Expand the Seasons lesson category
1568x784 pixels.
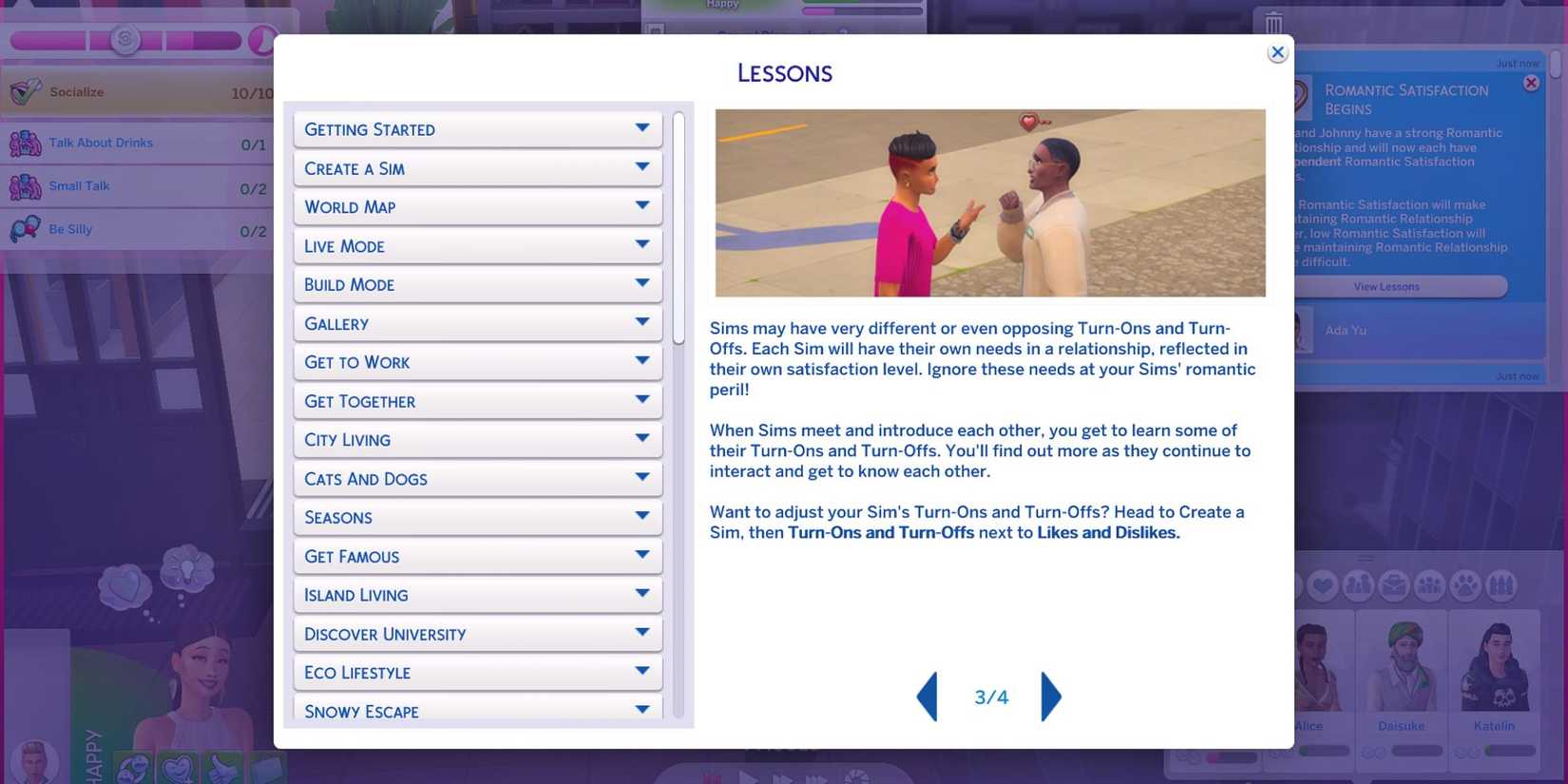(477, 517)
